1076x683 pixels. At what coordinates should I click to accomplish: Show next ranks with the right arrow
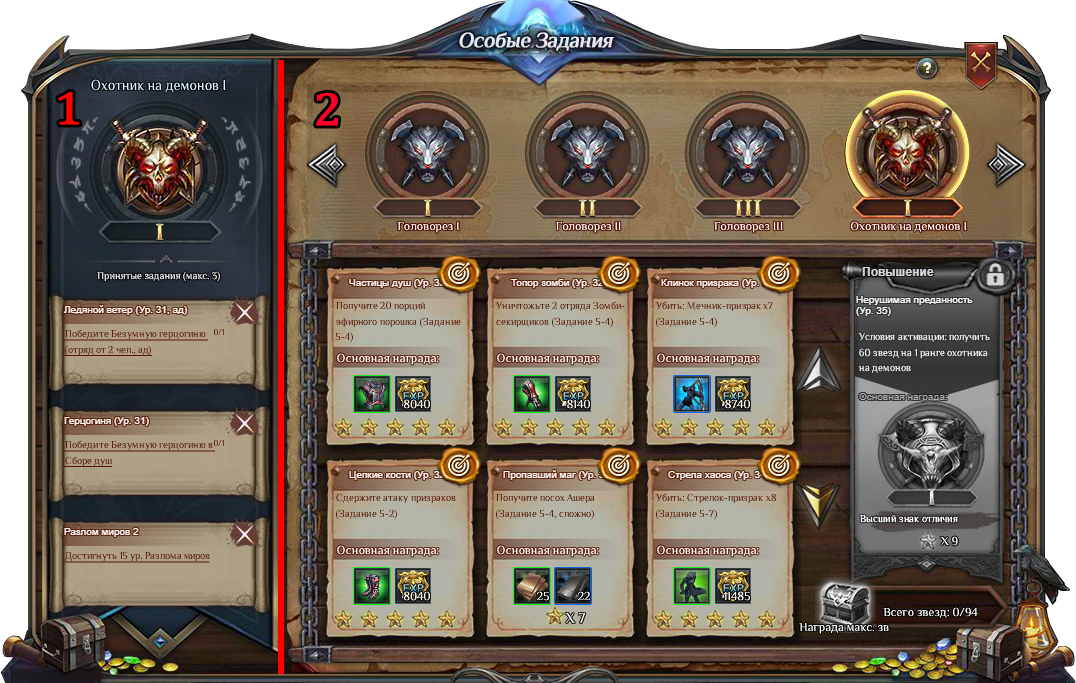tap(1005, 165)
